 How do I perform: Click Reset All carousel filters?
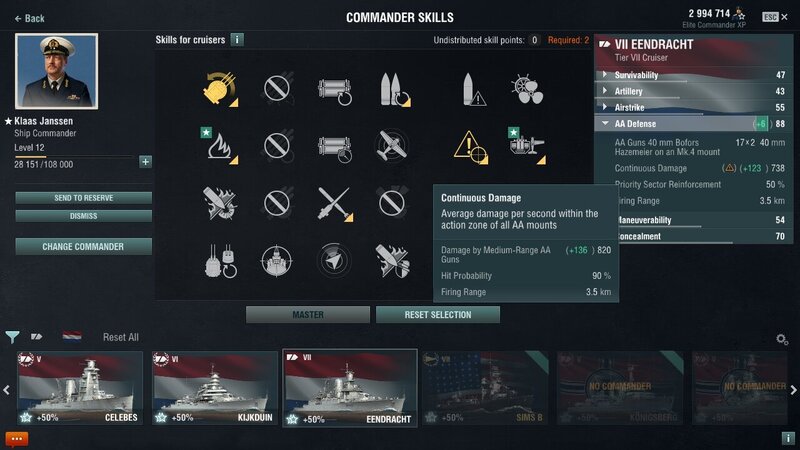point(120,338)
